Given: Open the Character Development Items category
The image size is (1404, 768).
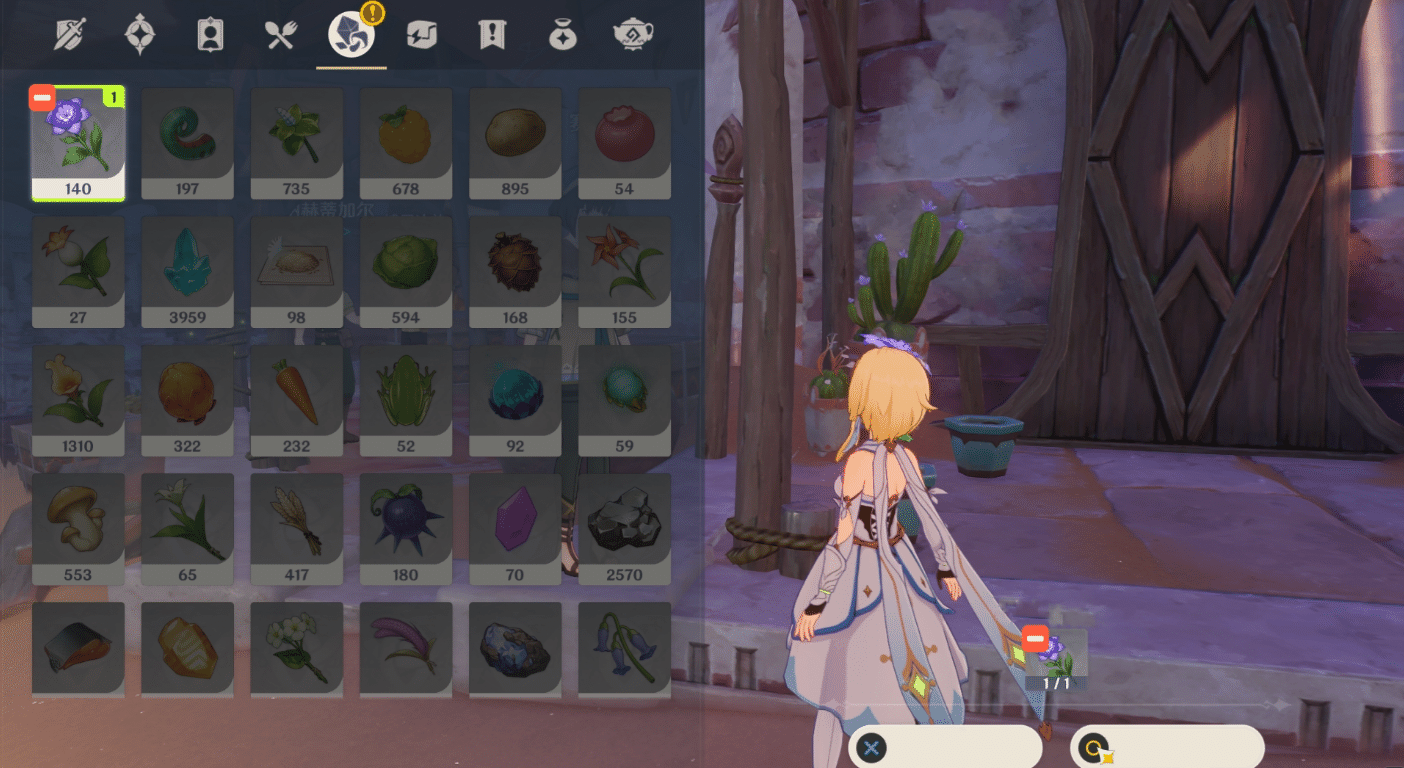Looking at the screenshot, I should click(x=210, y=33).
